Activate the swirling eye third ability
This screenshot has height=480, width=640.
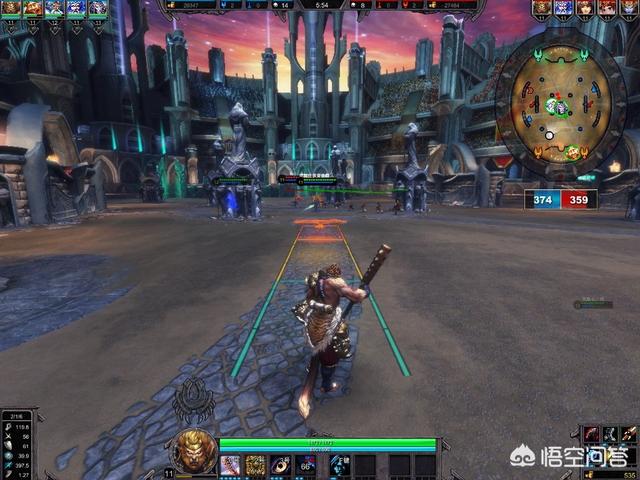[281, 465]
